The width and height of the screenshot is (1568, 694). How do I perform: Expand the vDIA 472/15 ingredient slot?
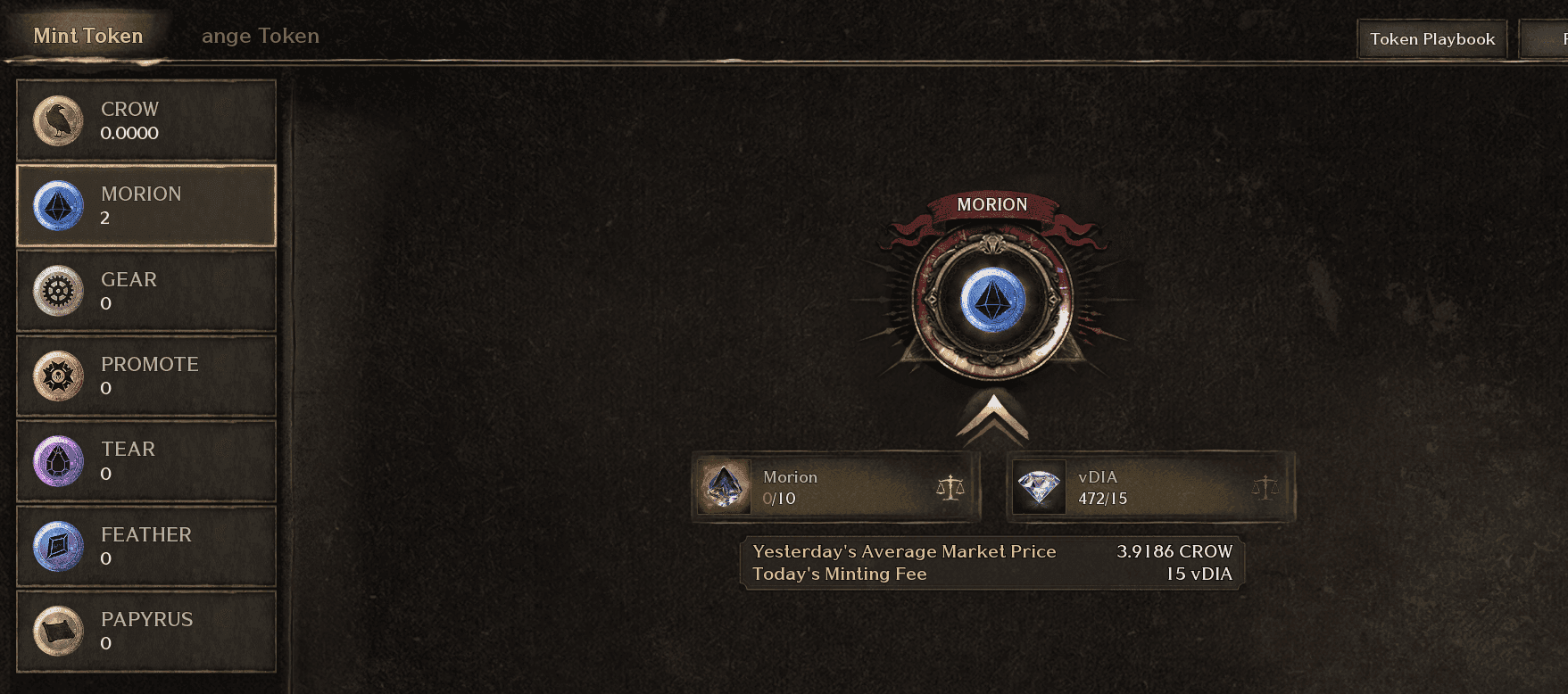[x=1148, y=487]
